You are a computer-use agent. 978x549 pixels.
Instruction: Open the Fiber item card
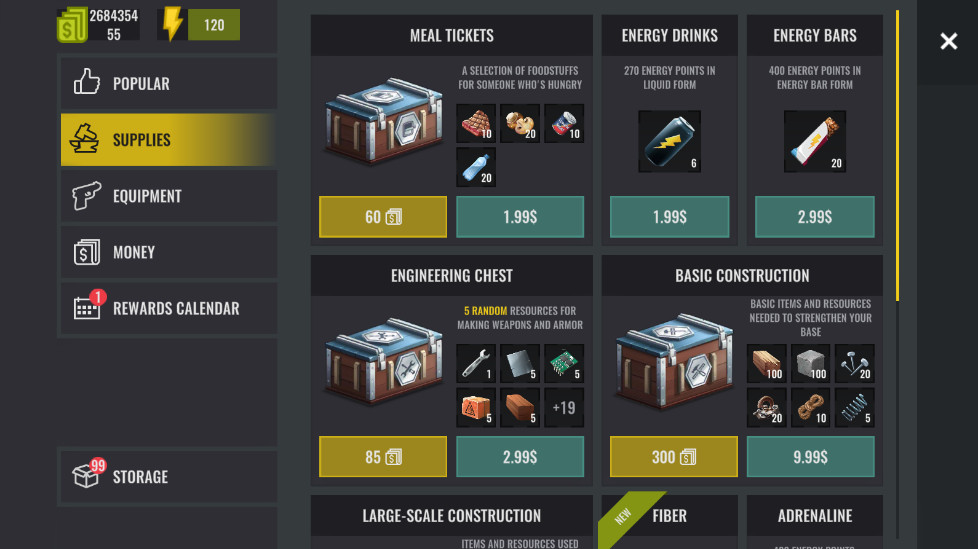click(669, 521)
